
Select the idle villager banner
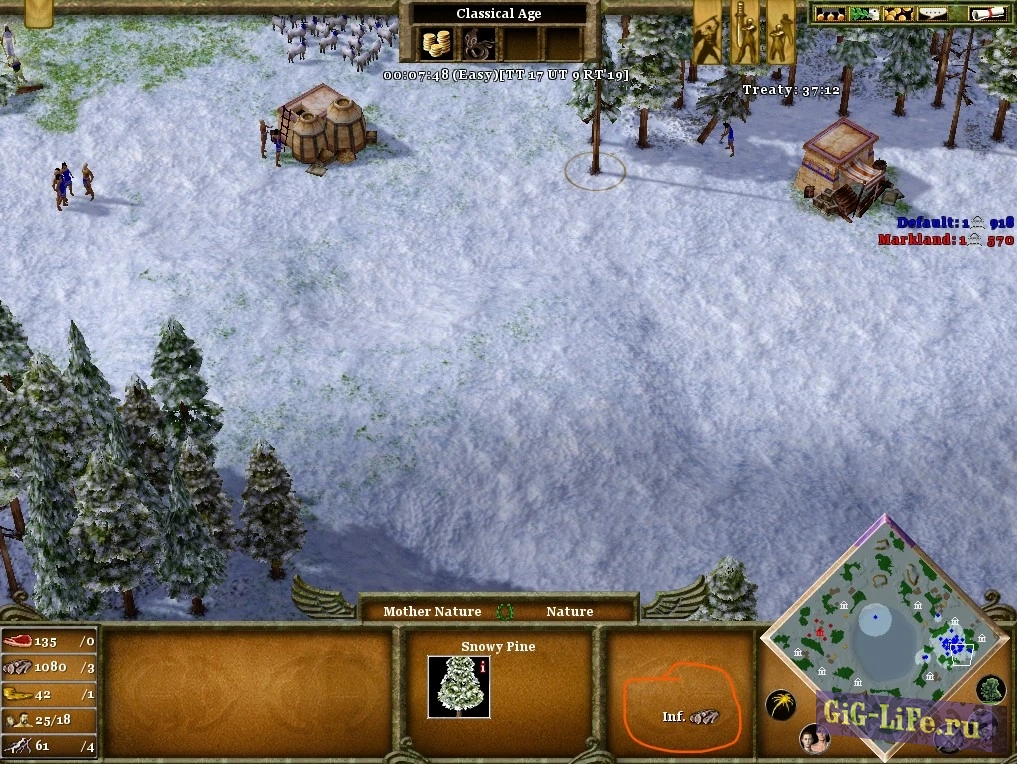click(x=708, y=32)
